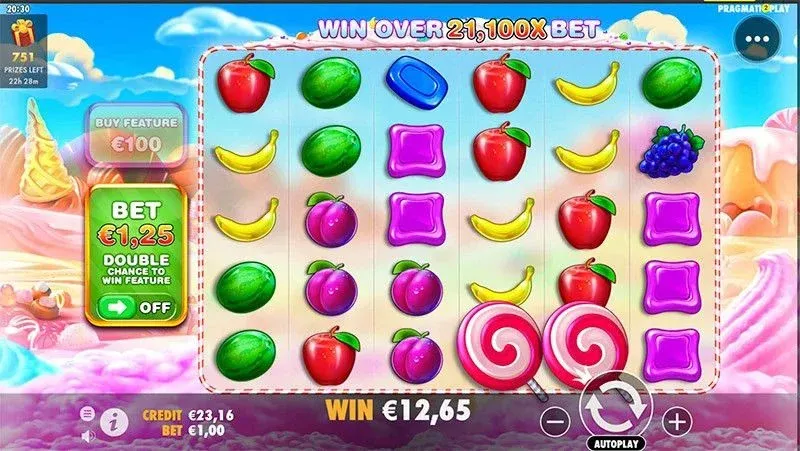Open the Autoplay options
800x451 pixels.
[x=615, y=442]
